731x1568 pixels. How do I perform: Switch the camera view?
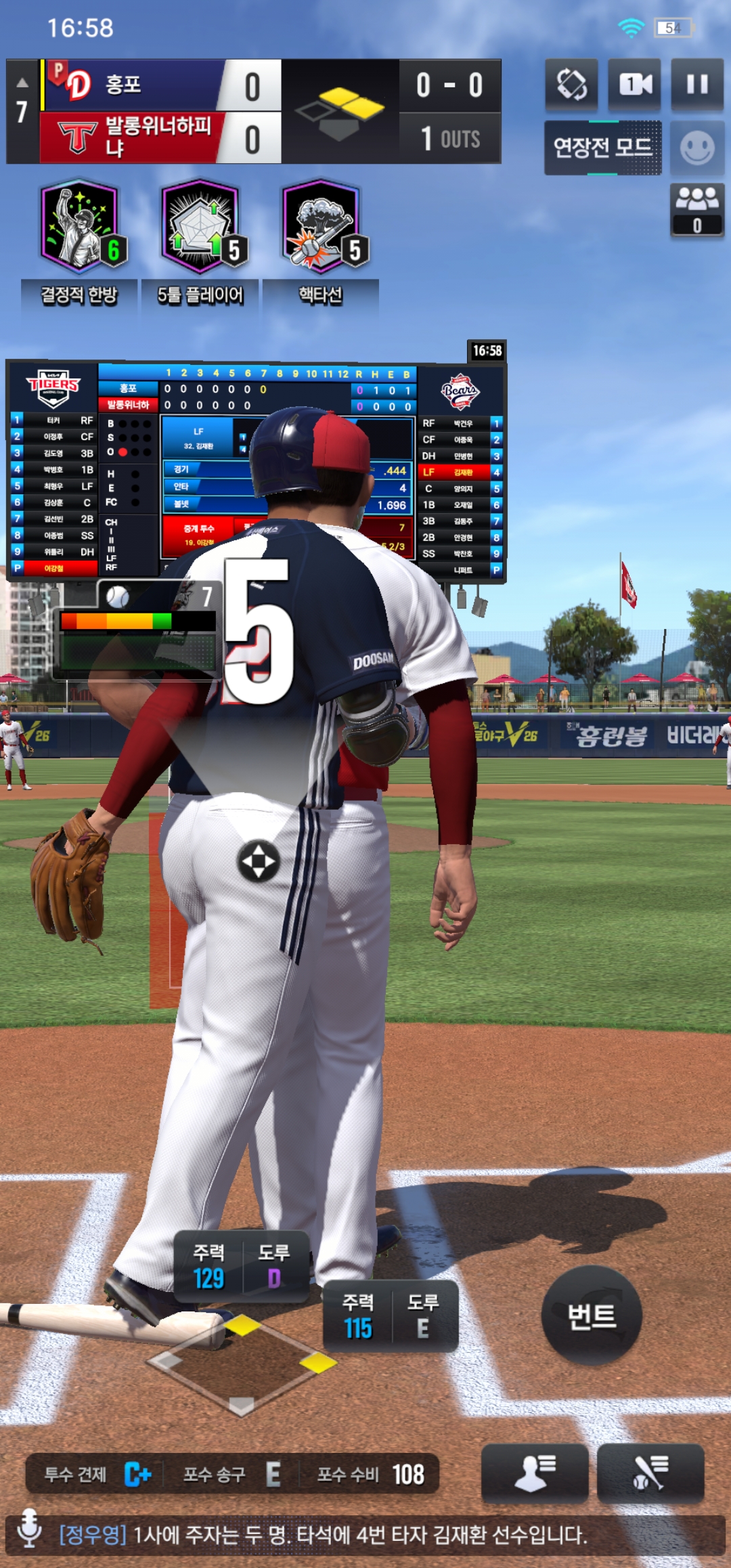635,85
